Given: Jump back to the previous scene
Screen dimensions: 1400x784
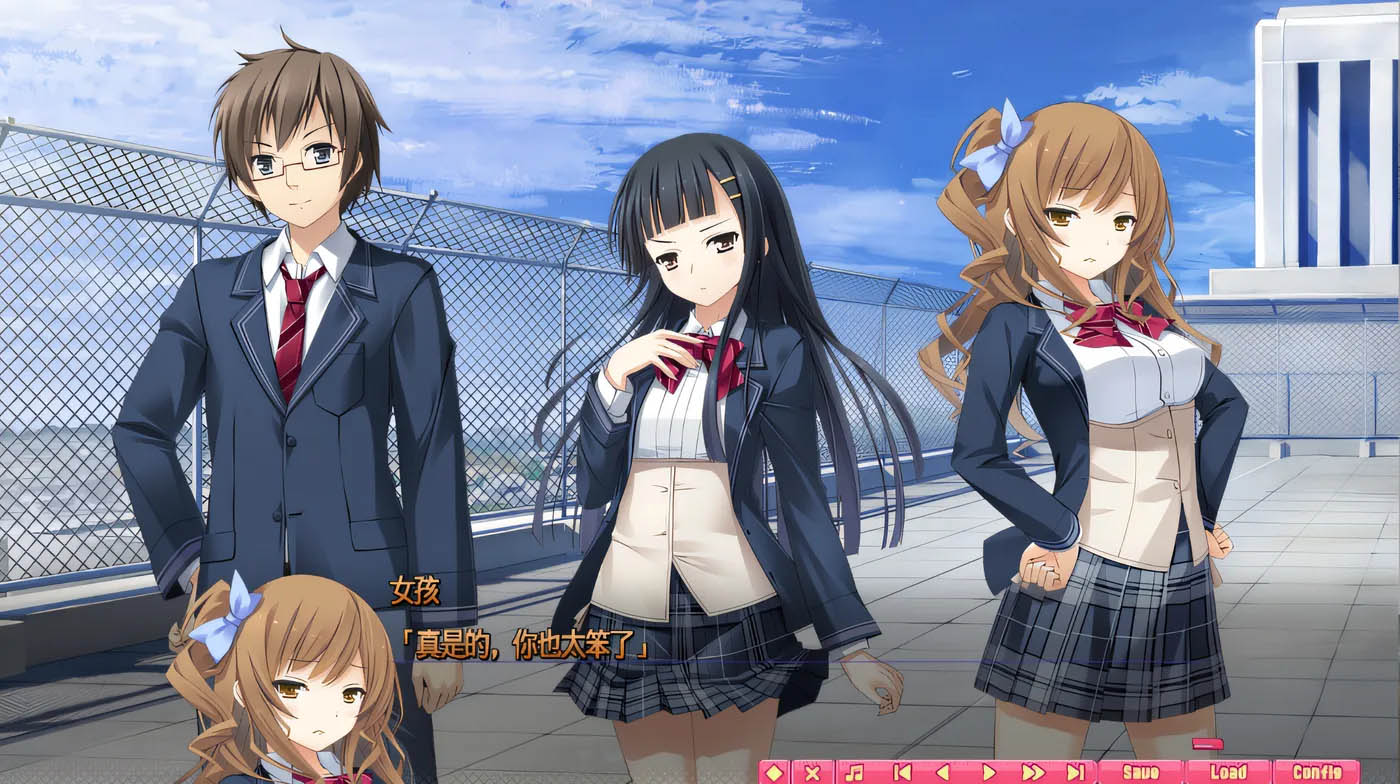Looking at the screenshot, I should pos(902,772).
